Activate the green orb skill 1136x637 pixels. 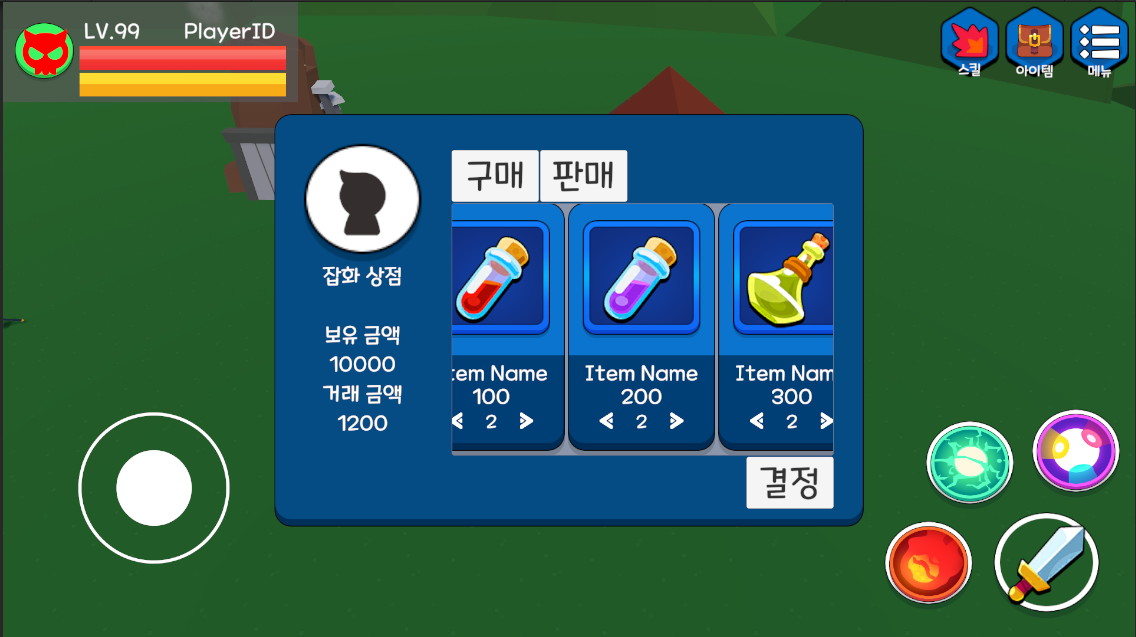point(969,462)
